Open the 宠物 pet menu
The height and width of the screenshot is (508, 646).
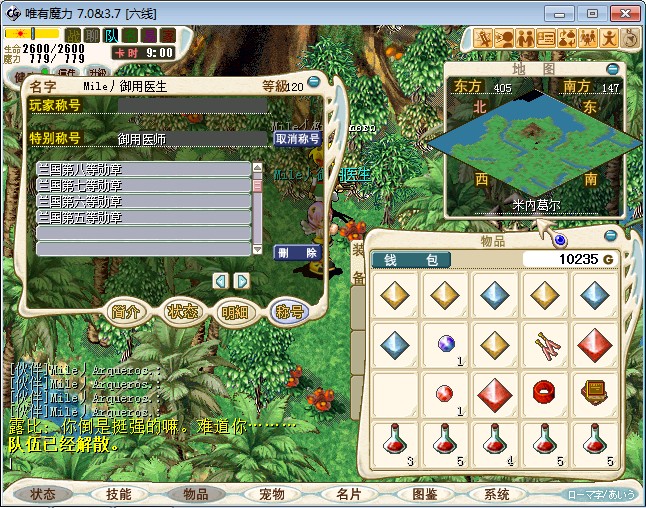point(272,494)
